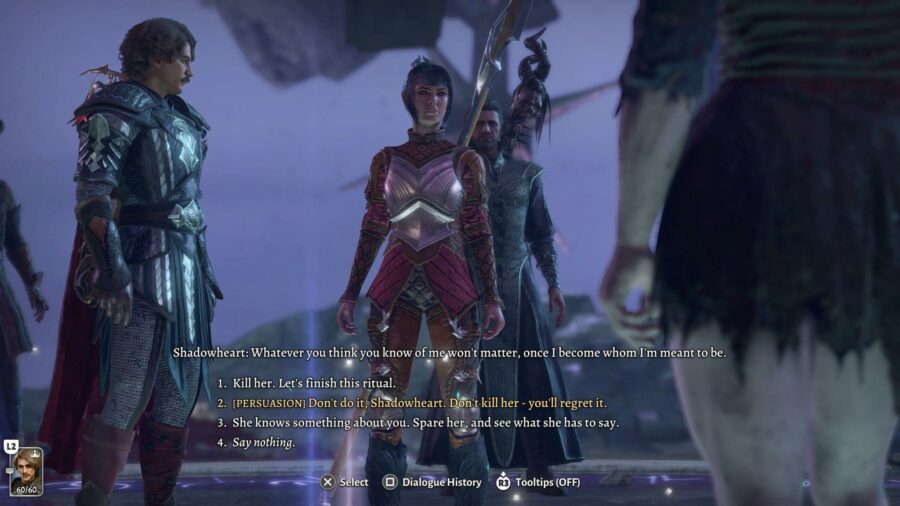The image size is (900, 506).
Task: Select the Persuasion reply to Shadowheart
Action: point(420,403)
